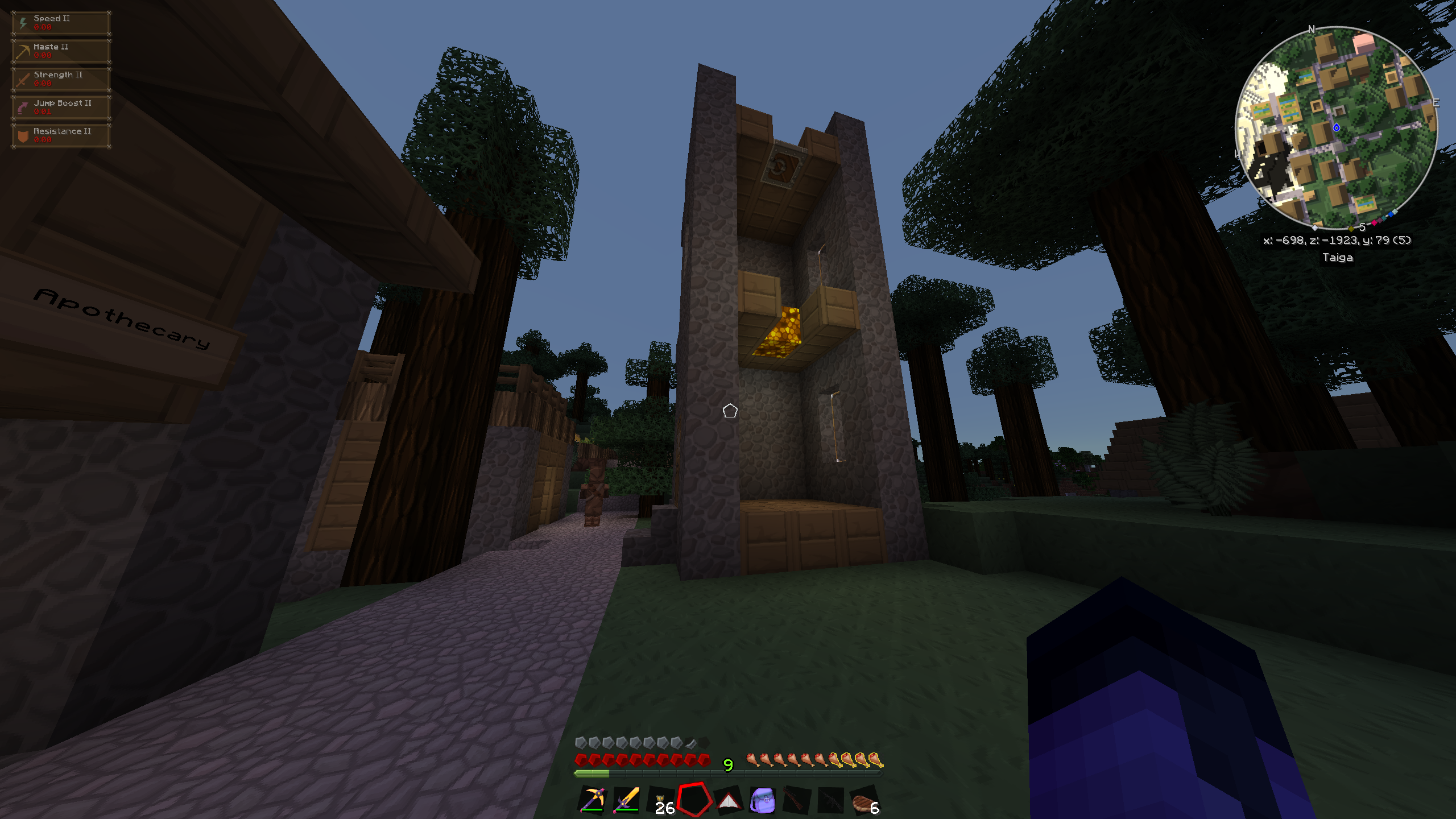Choose the torch stack of 26
Image resolution: width=1456 pixels, height=819 pixels.
pos(661,801)
